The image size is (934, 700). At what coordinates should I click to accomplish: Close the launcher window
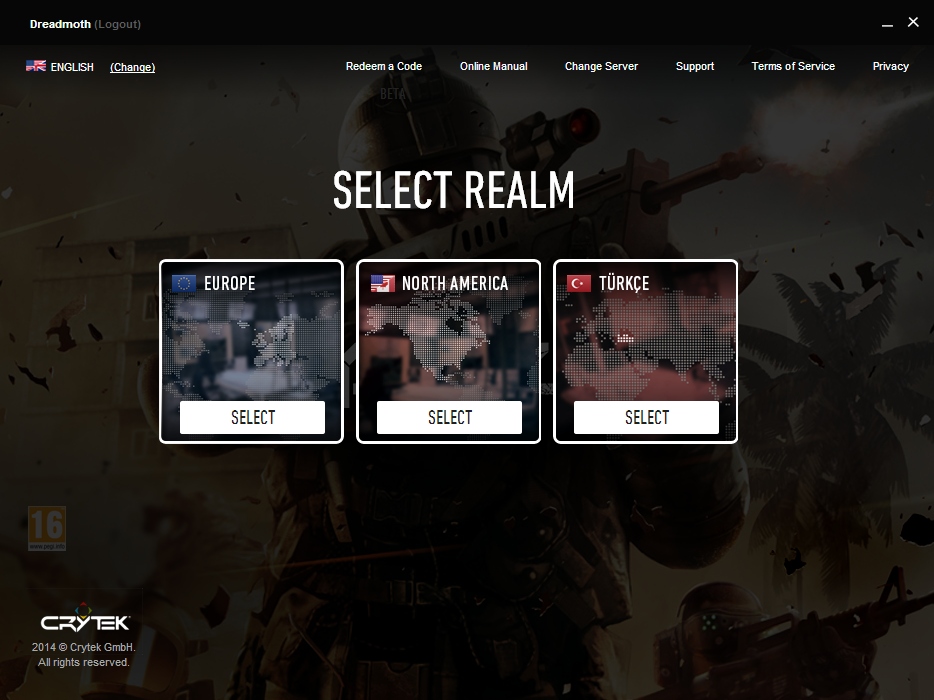pos(913,22)
